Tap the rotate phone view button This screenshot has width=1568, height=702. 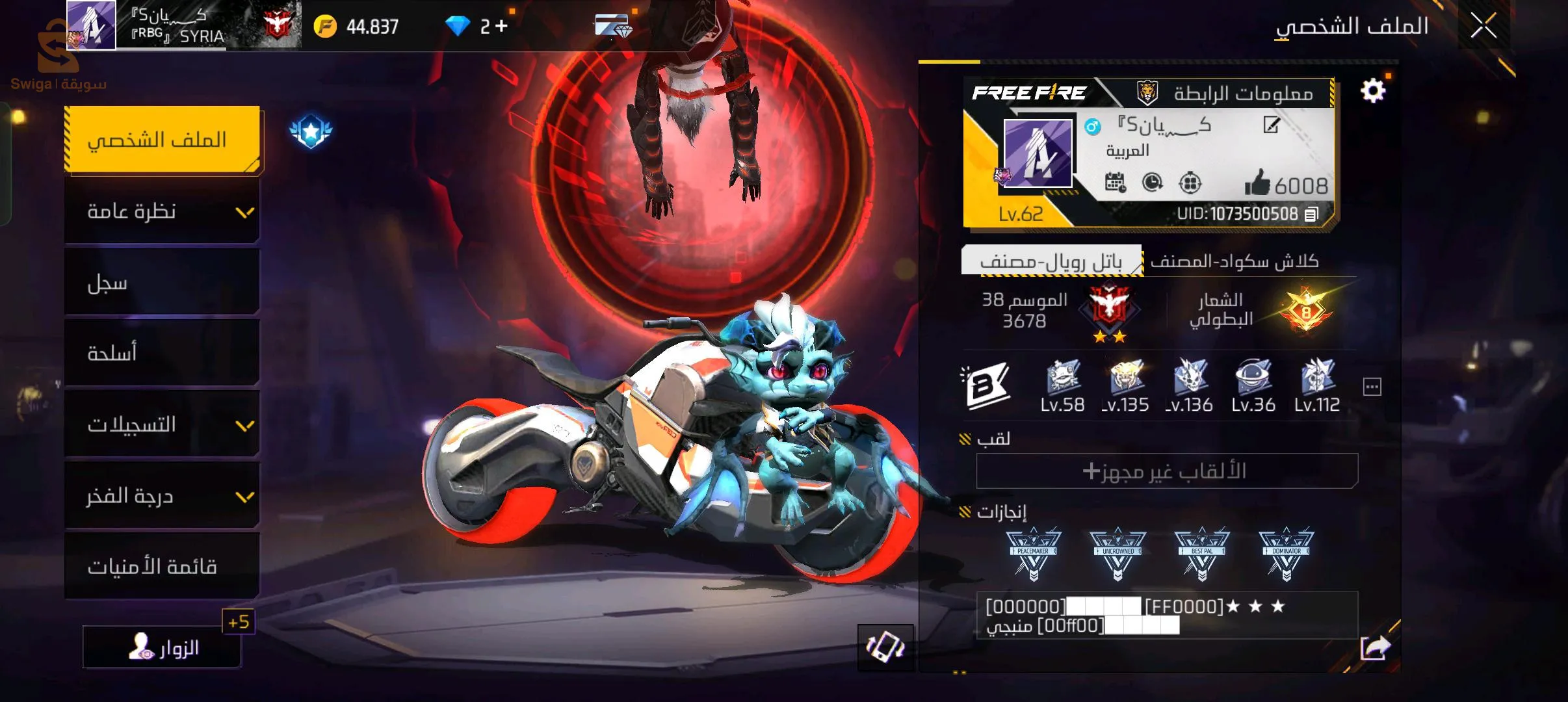tap(885, 647)
